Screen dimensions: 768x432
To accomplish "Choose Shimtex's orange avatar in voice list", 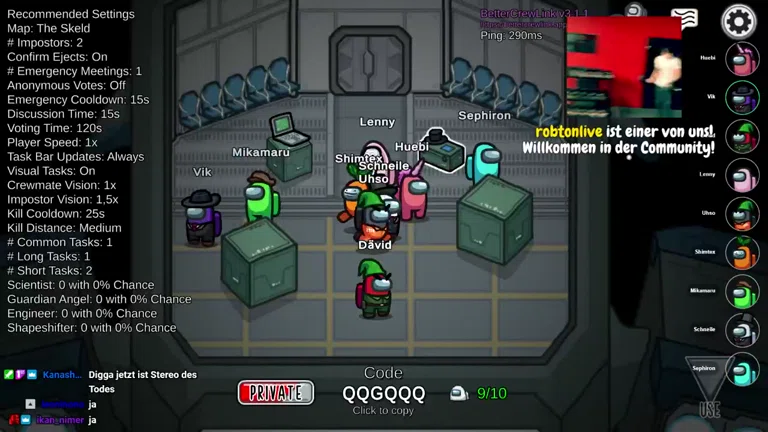I will tap(742, 253).
